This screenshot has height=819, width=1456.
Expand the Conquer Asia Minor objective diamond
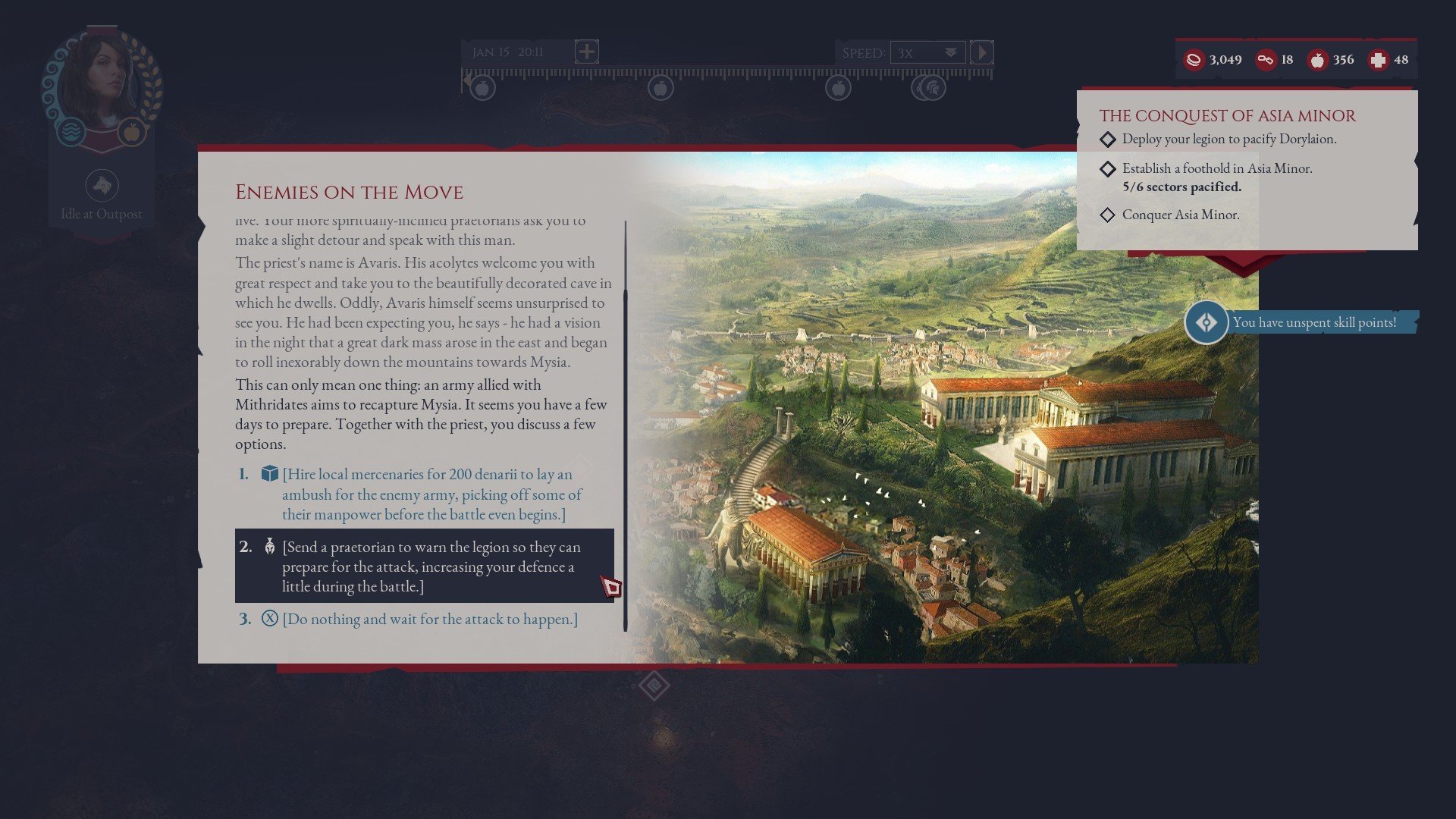(x=1108, y=215)
